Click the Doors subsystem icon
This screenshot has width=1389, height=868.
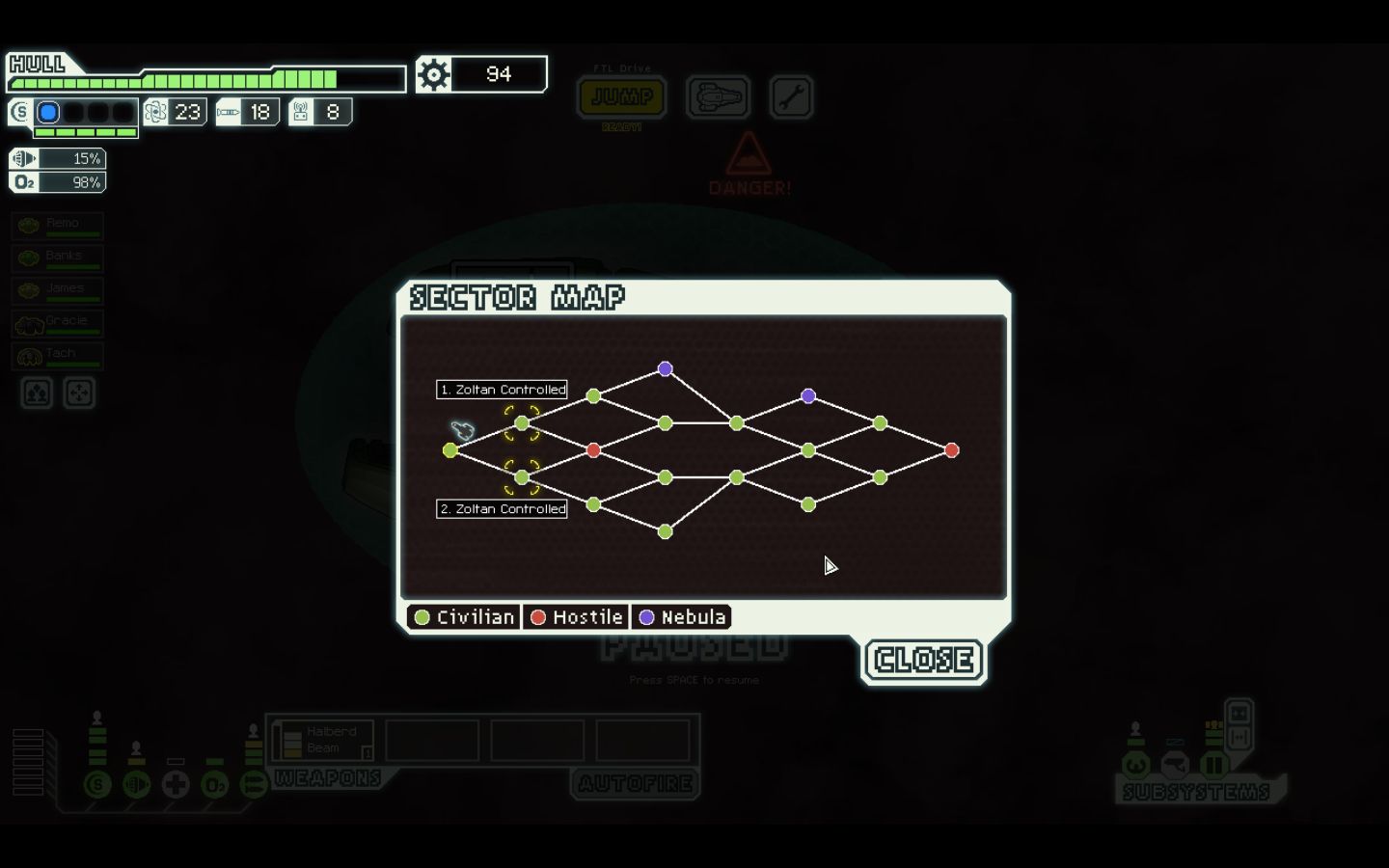[1213, 765]
